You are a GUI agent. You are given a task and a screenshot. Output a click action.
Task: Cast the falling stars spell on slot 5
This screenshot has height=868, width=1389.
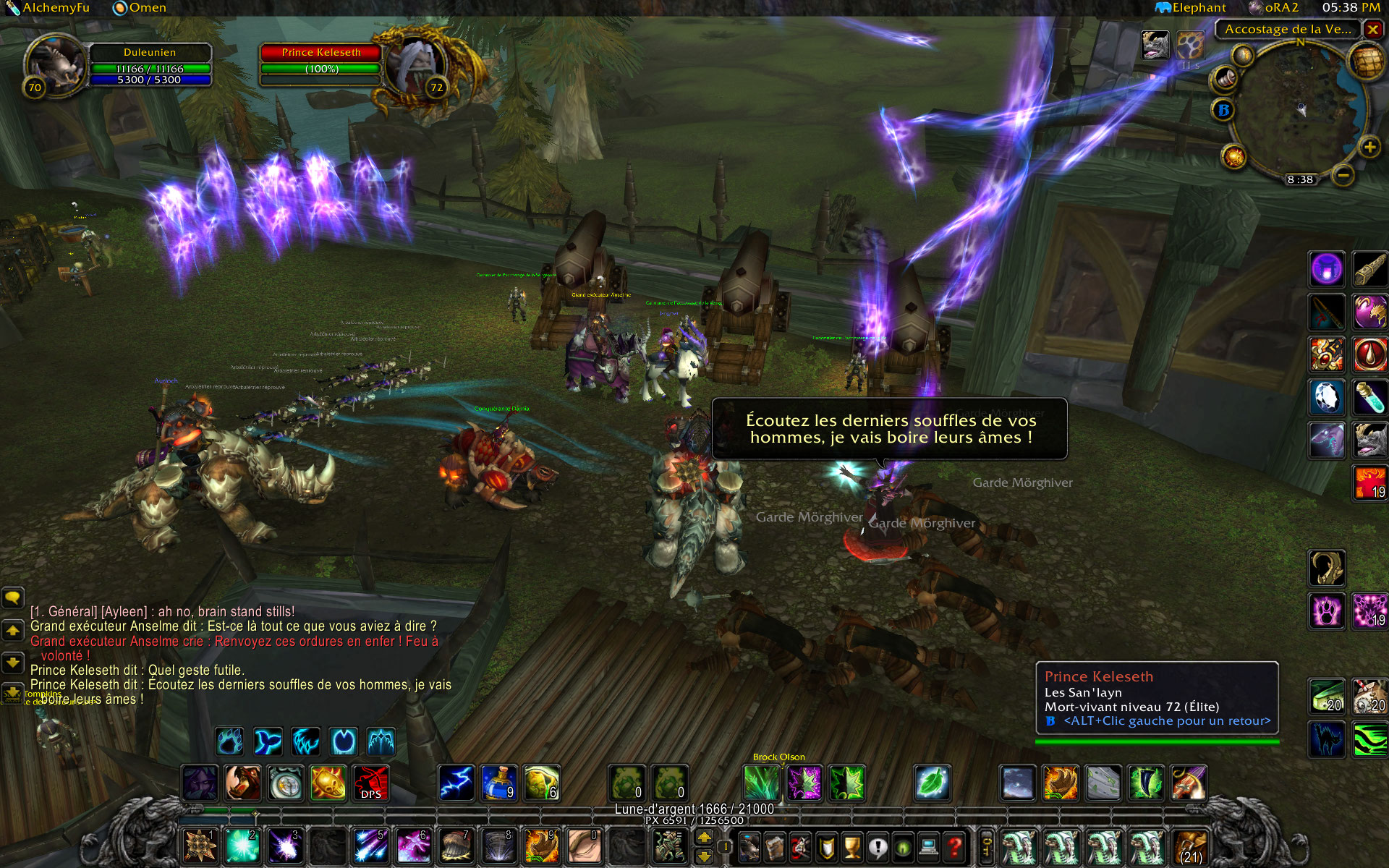371,846
